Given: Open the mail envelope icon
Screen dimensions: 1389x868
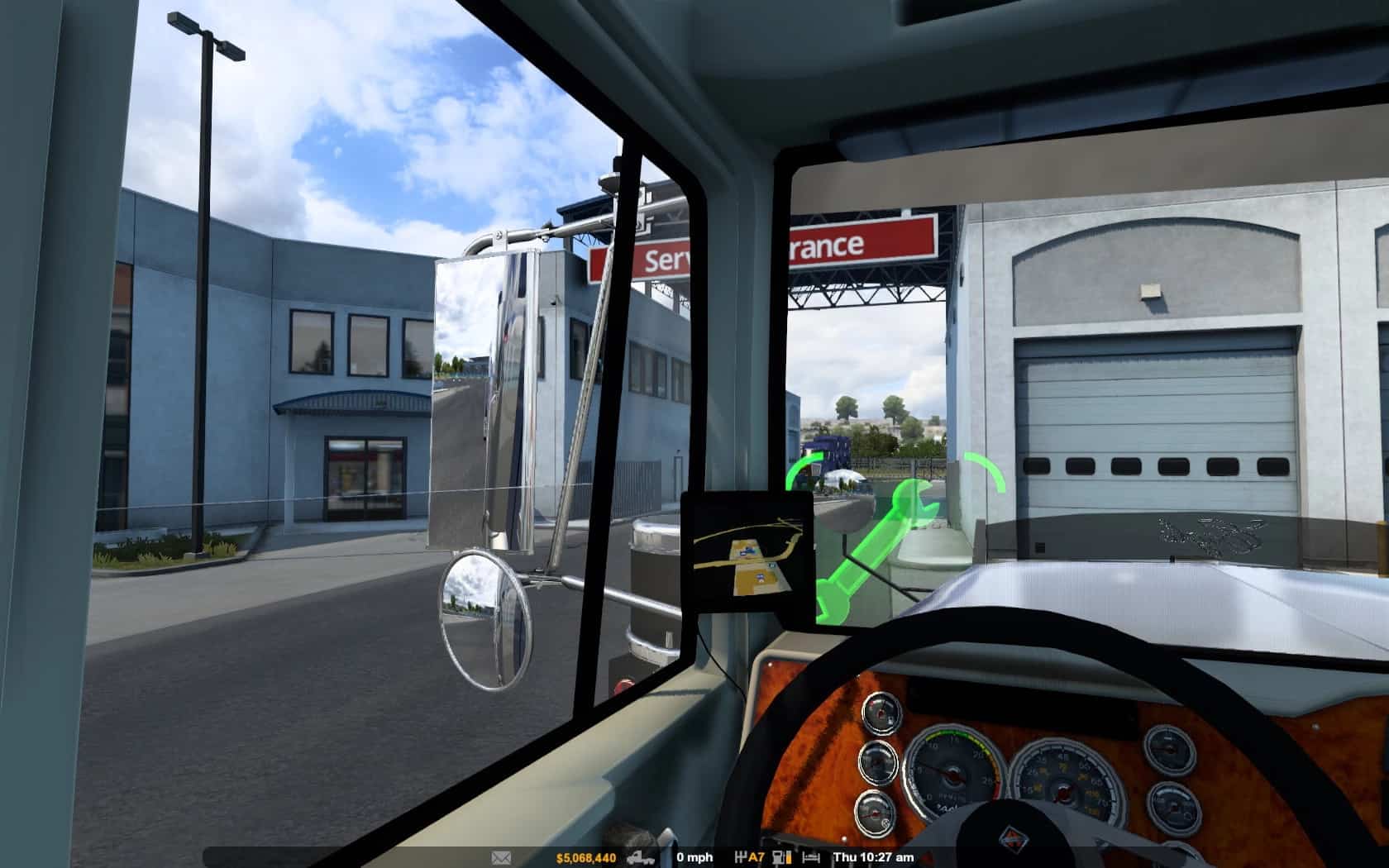Looking at the screenshot, I should pos(501,857).
